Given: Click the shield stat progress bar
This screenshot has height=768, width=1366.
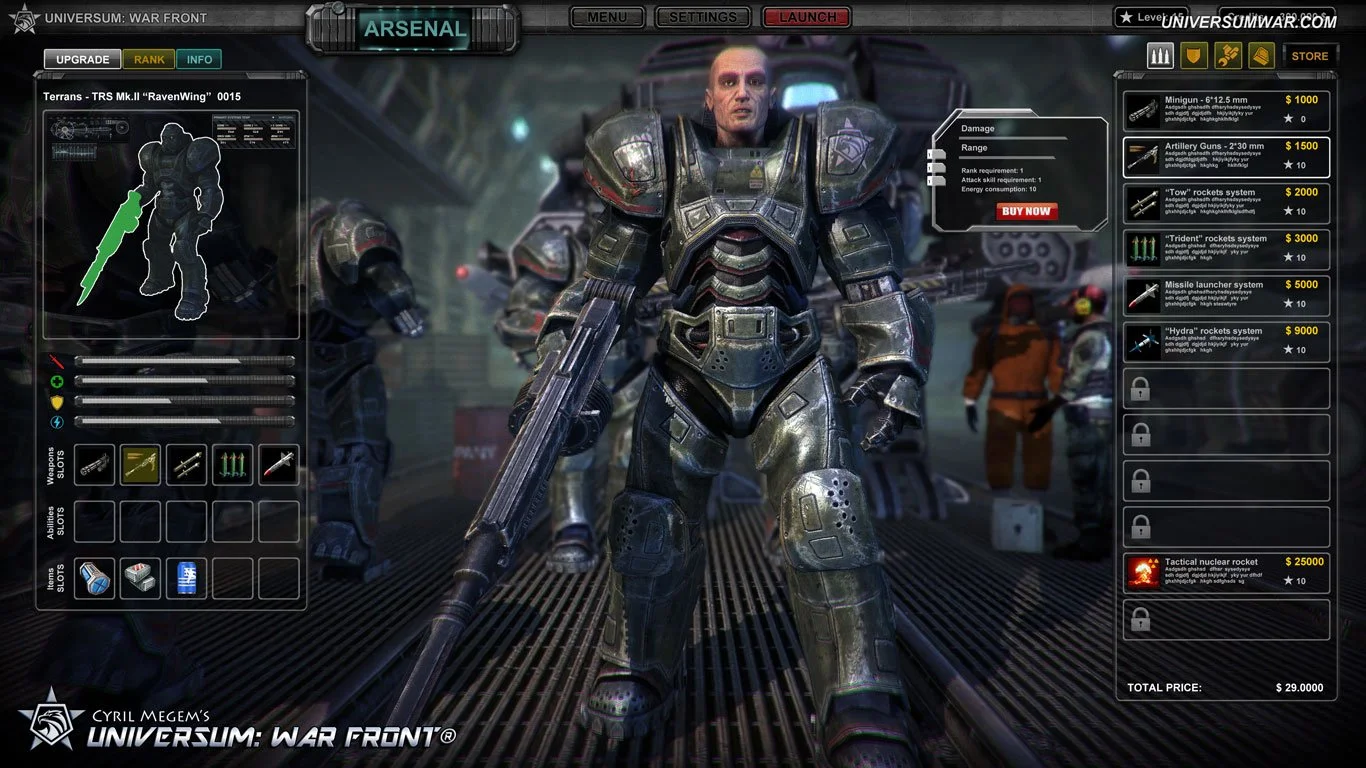Looking at the screenshot, I should [185, 403].
